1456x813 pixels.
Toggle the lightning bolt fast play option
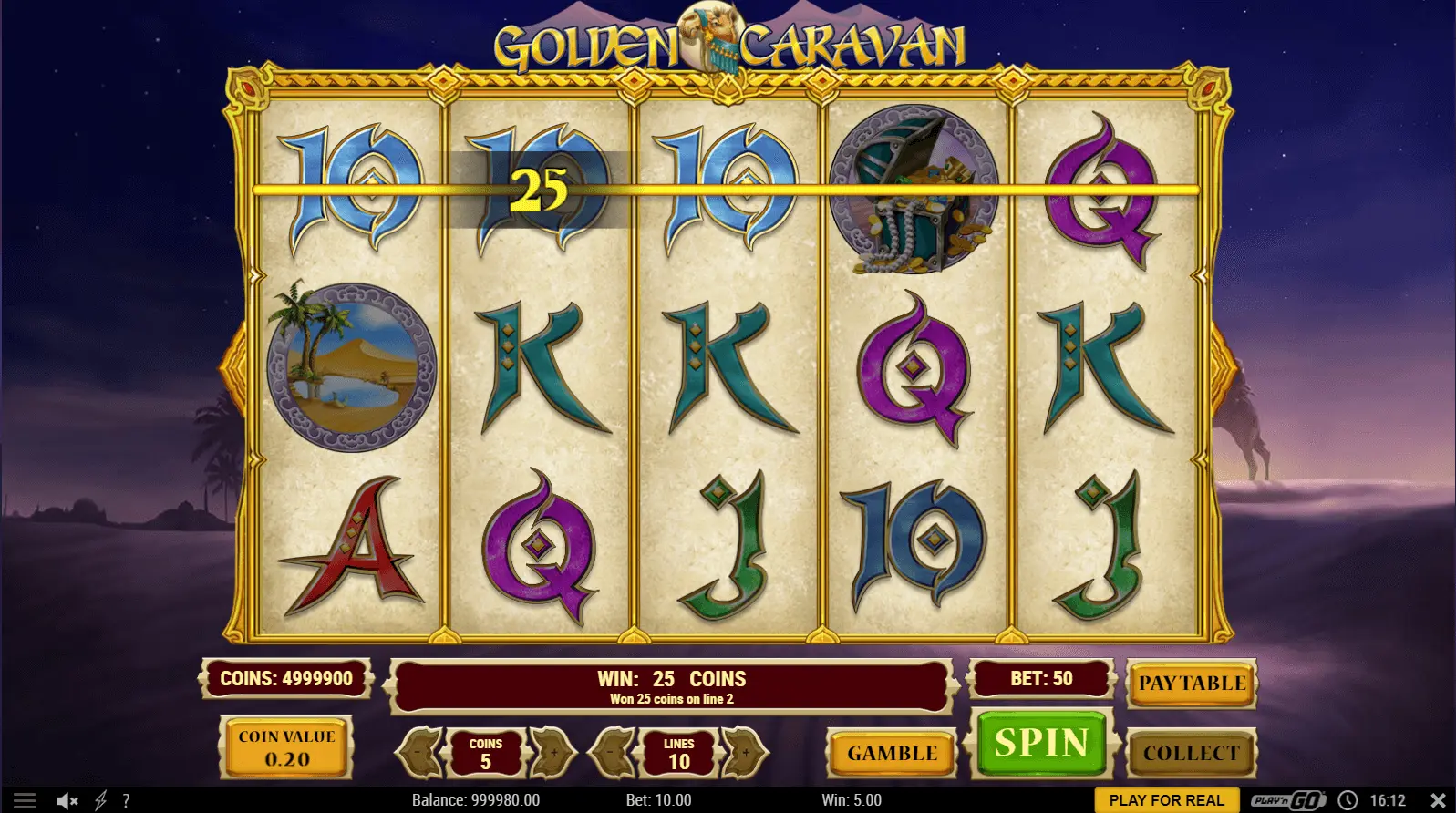pos(100,800)
